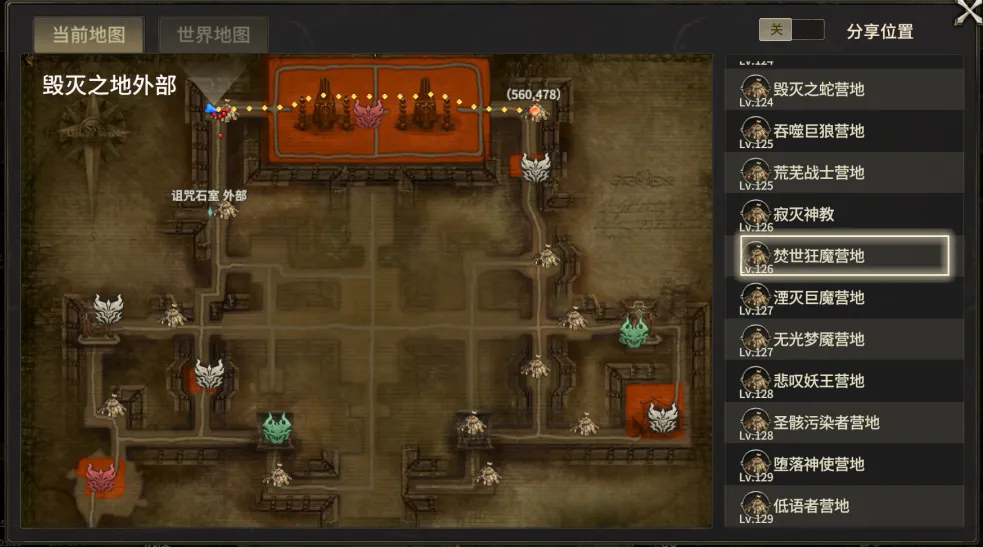Viewport: 983px width, 547px height.
Task: Switch to the 当前地图 tab
Action: point(88,35)
